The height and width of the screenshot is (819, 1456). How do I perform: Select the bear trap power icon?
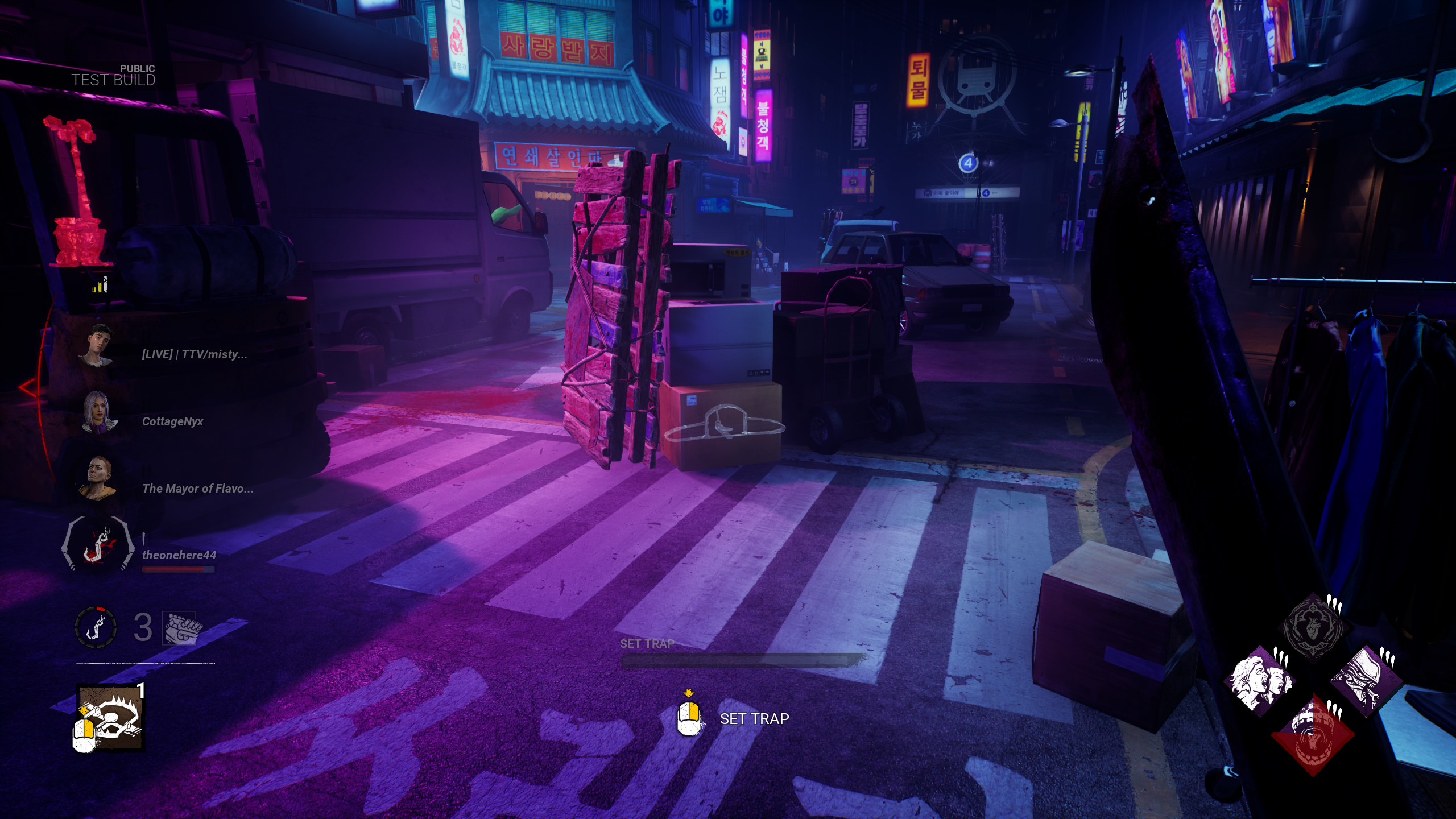click(x=111, y=718)
